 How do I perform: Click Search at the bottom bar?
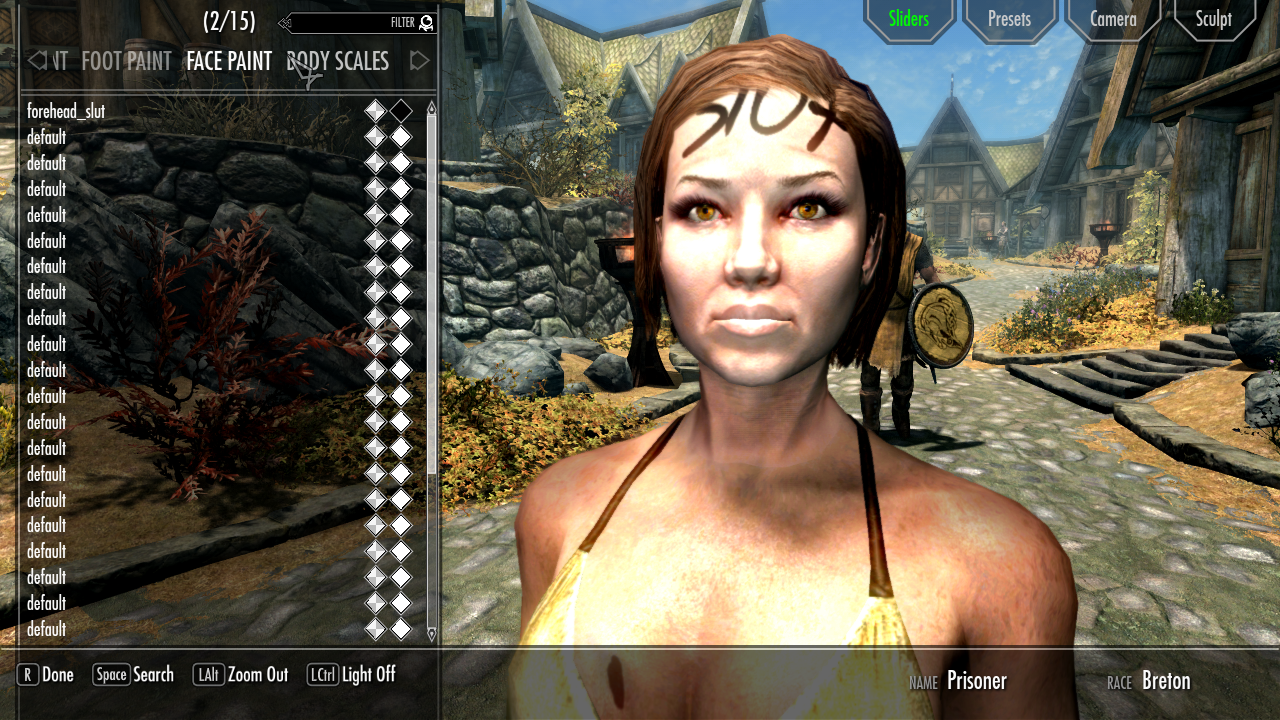pos(152,675)
